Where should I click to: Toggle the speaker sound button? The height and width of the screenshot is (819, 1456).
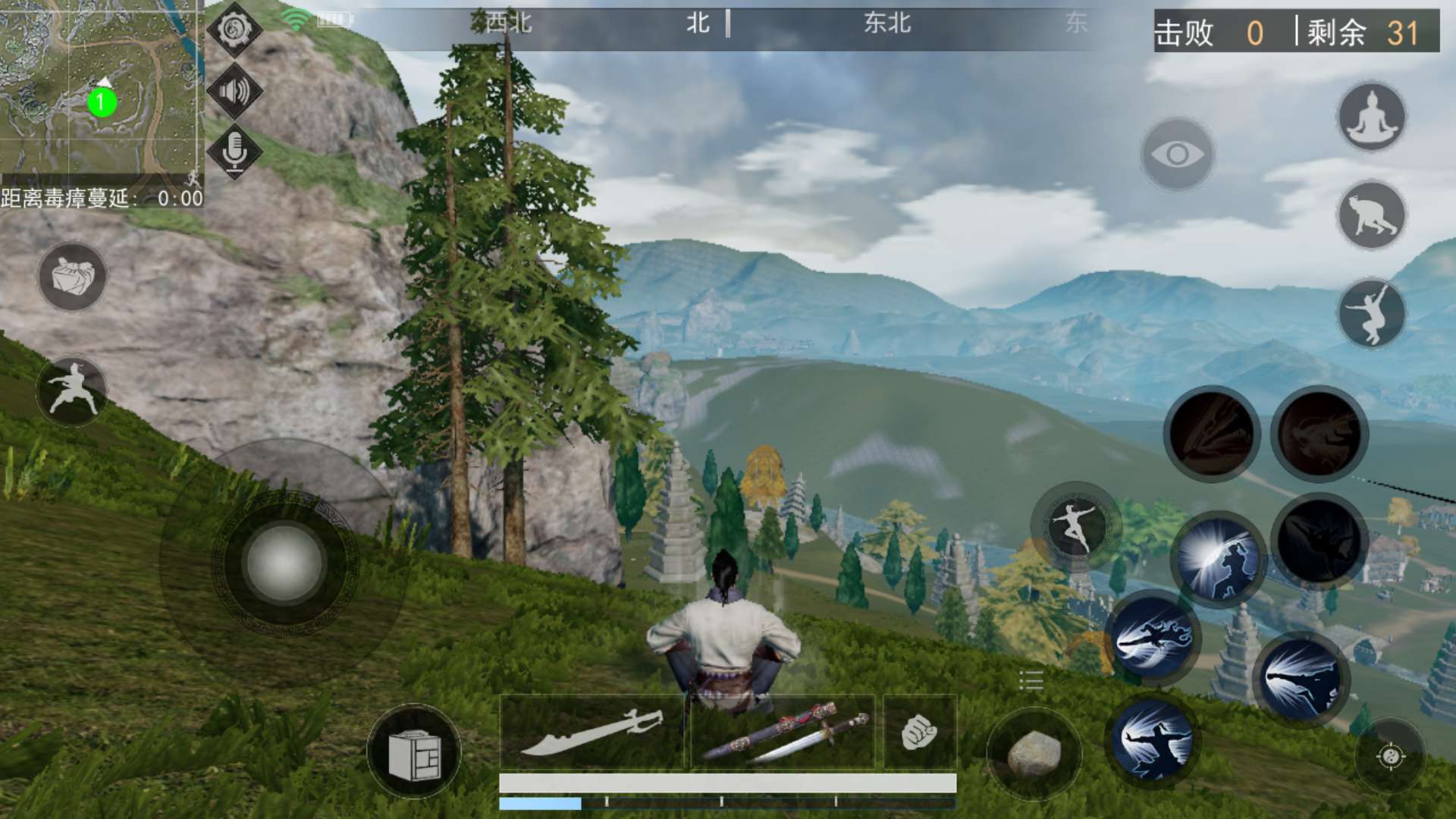pyautogui.click(x=234, y=91)
